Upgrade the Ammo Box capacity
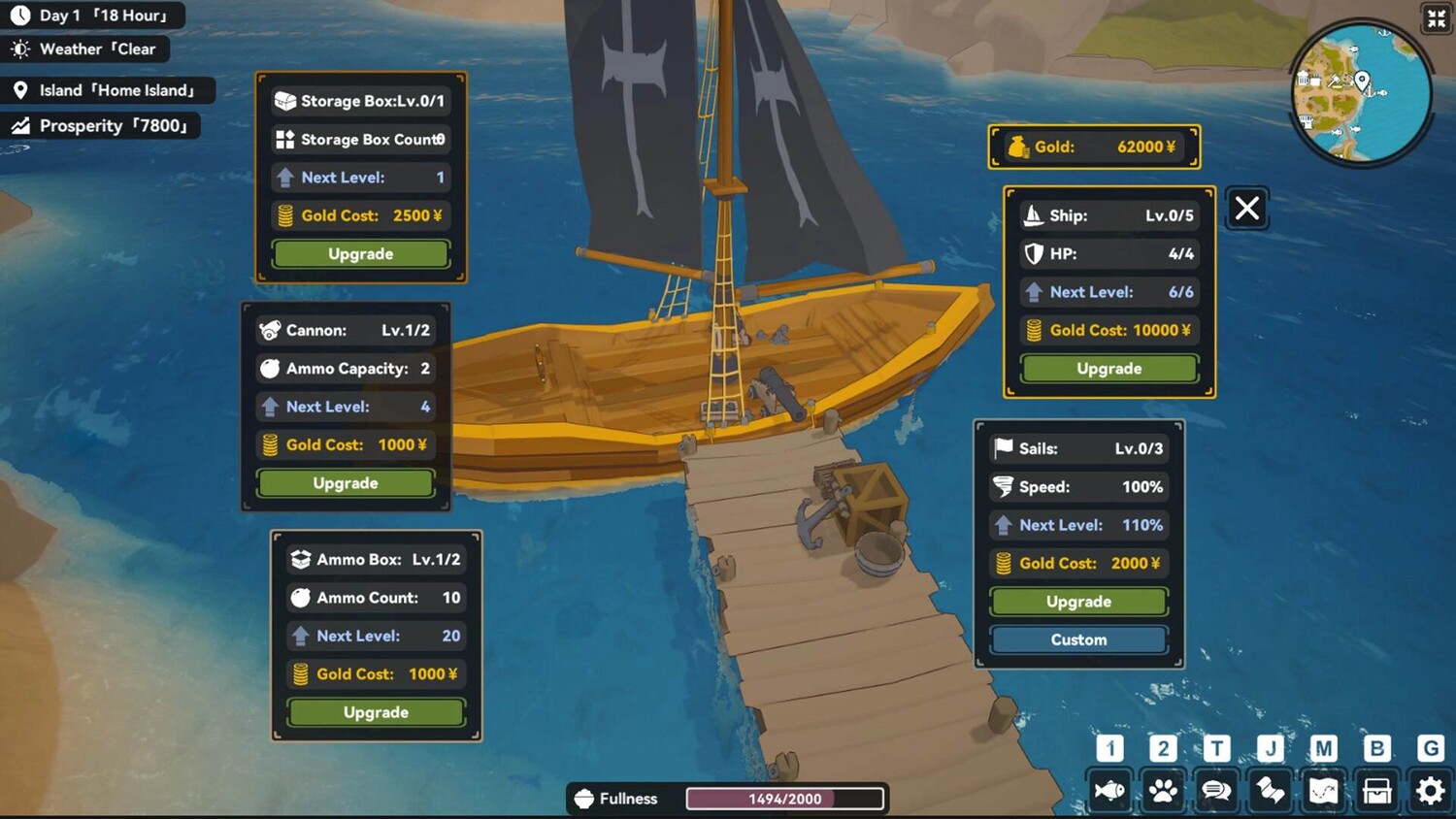Screen dimensions: 1456x819 click(376, 712)
